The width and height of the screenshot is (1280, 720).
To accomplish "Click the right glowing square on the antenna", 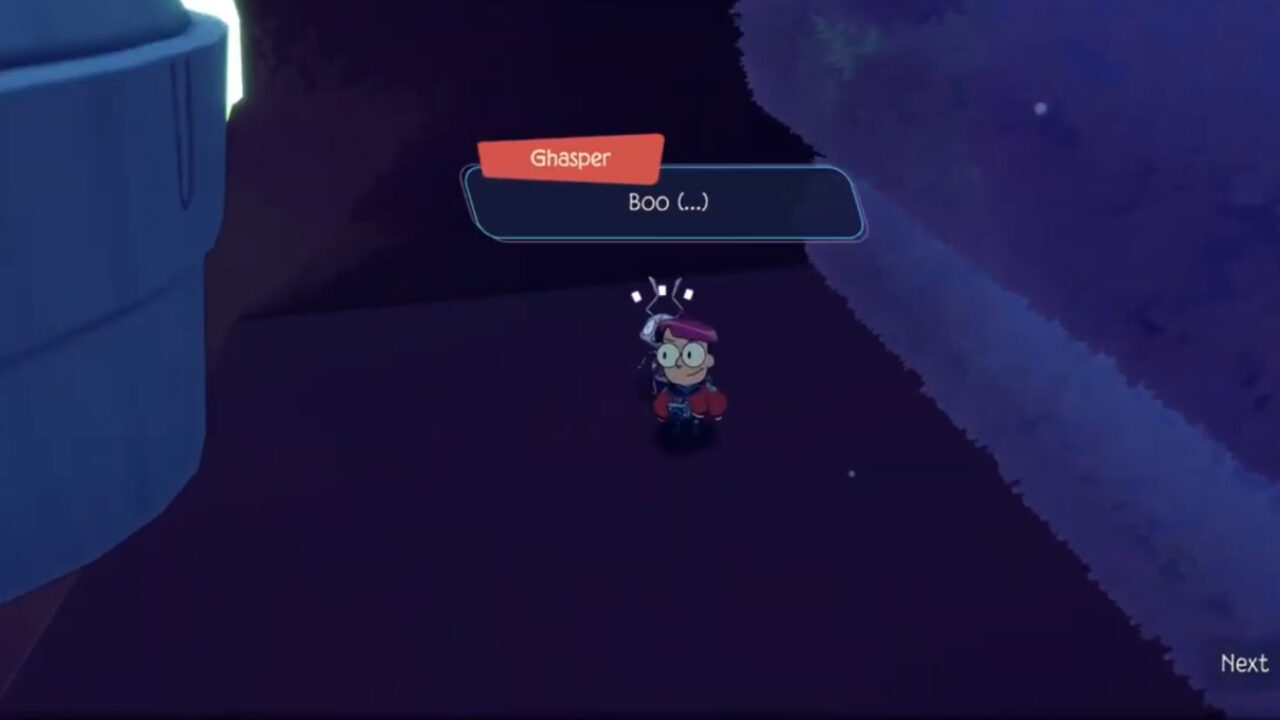I will click(686, 293).
